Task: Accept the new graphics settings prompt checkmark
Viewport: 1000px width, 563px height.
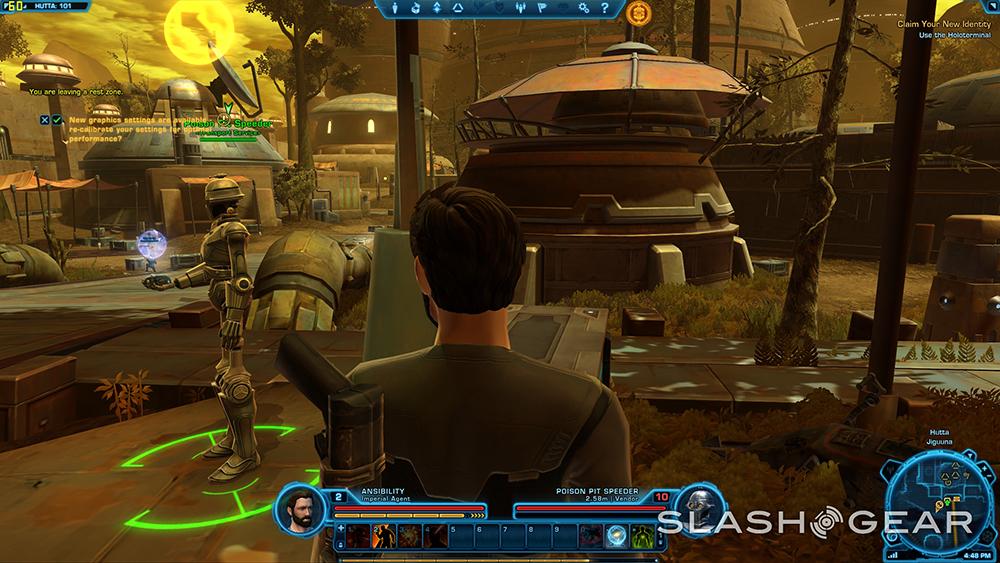Action: click(58, 120)
